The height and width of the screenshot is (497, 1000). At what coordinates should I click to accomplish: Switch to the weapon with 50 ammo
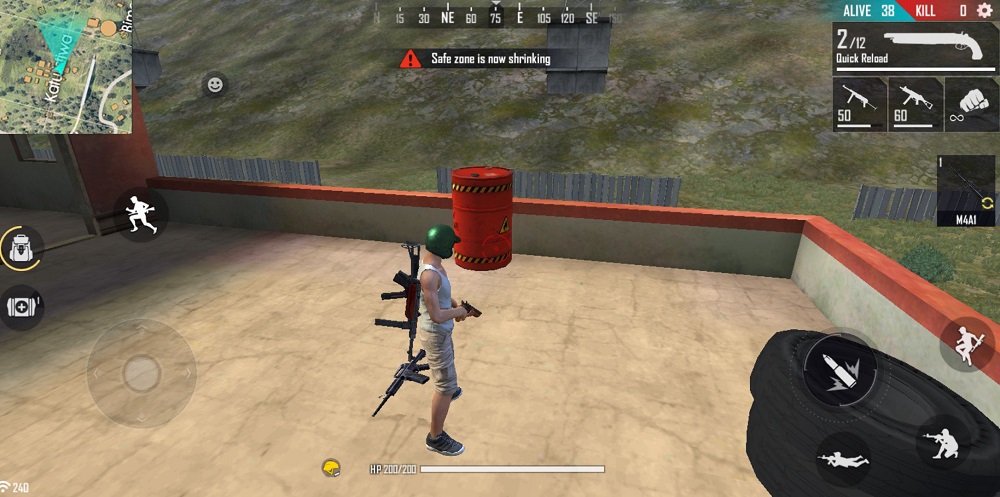pyautogui.click(x=859, y=101)
